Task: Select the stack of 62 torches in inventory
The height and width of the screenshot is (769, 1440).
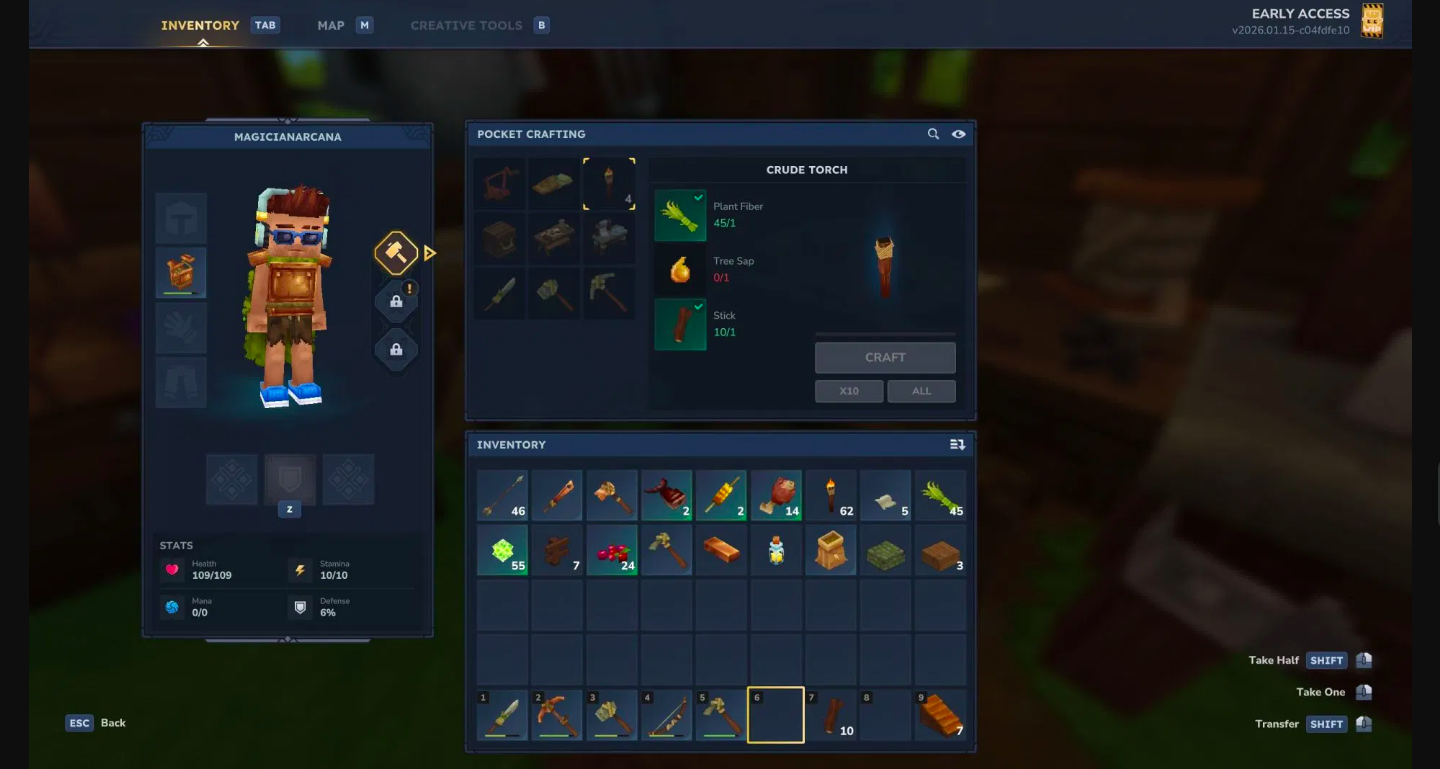Action: point(830,495)
